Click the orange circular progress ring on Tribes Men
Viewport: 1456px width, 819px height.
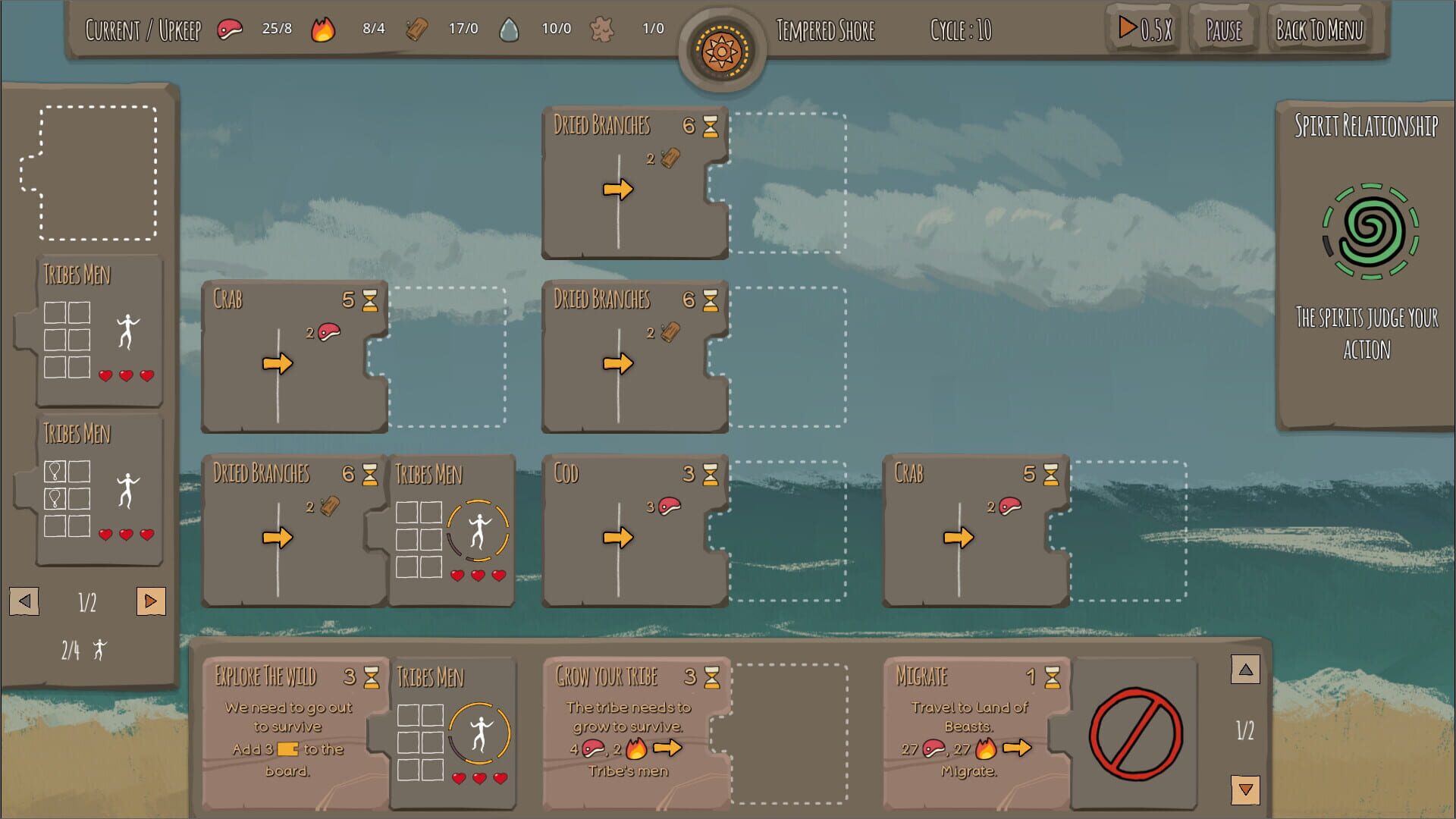(x=479, y=531)
